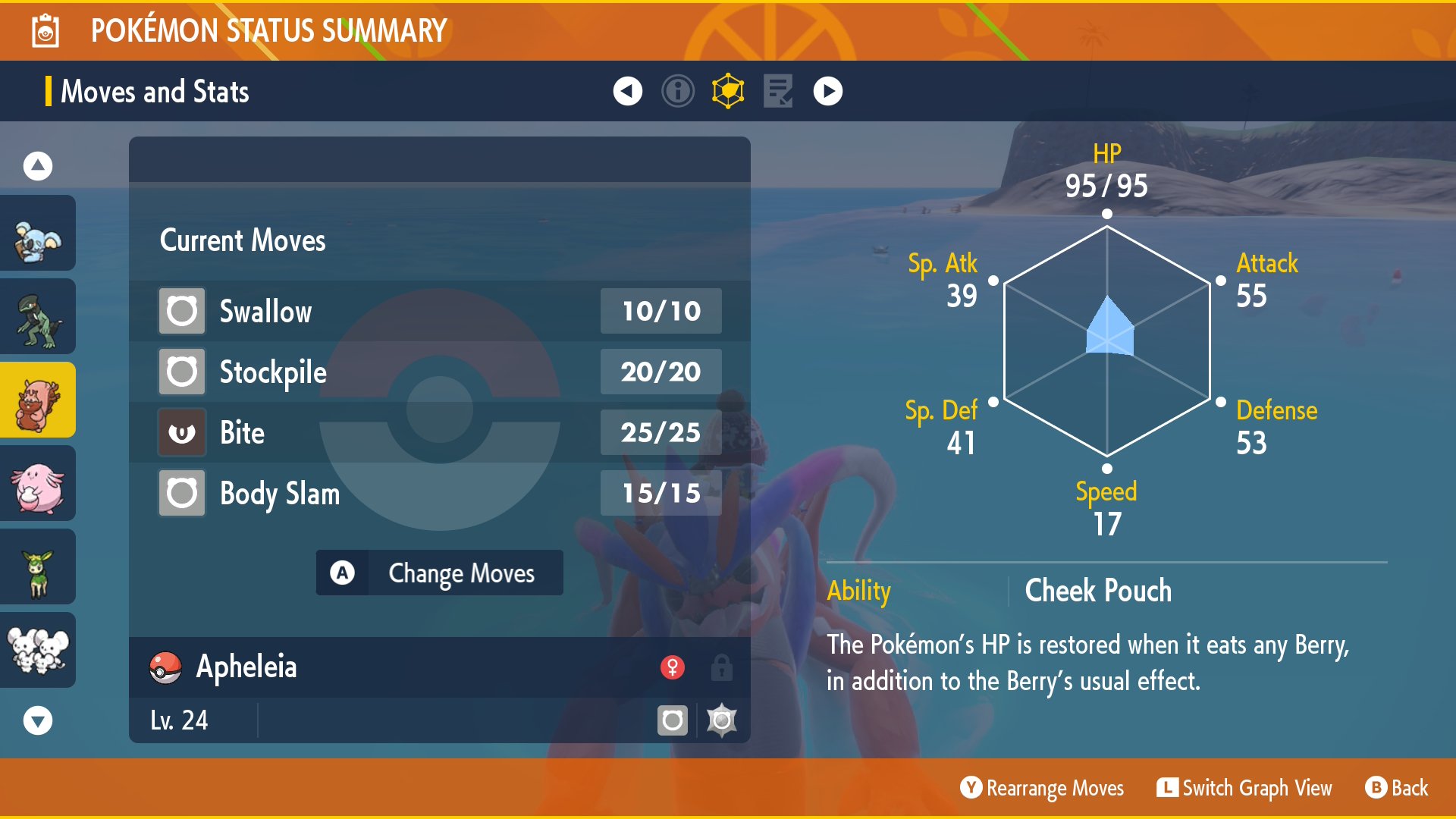Select the green lizard Pokémon in party
Screen dimensions: 1456x819
(38, 317)
